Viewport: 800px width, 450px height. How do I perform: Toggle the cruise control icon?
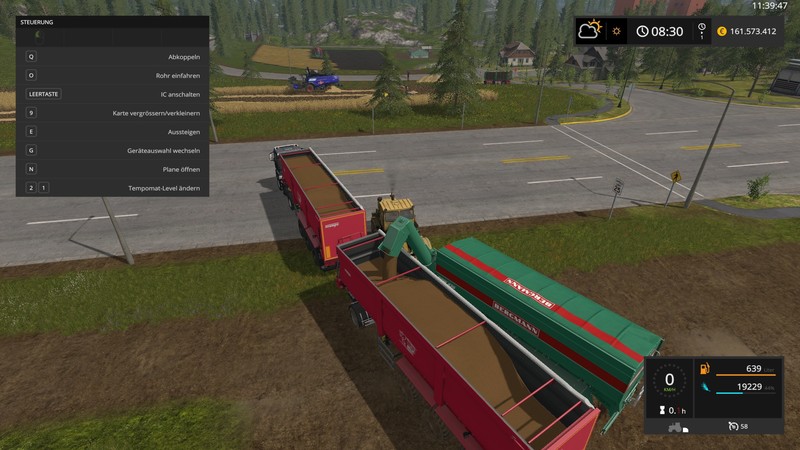(735, 428)
